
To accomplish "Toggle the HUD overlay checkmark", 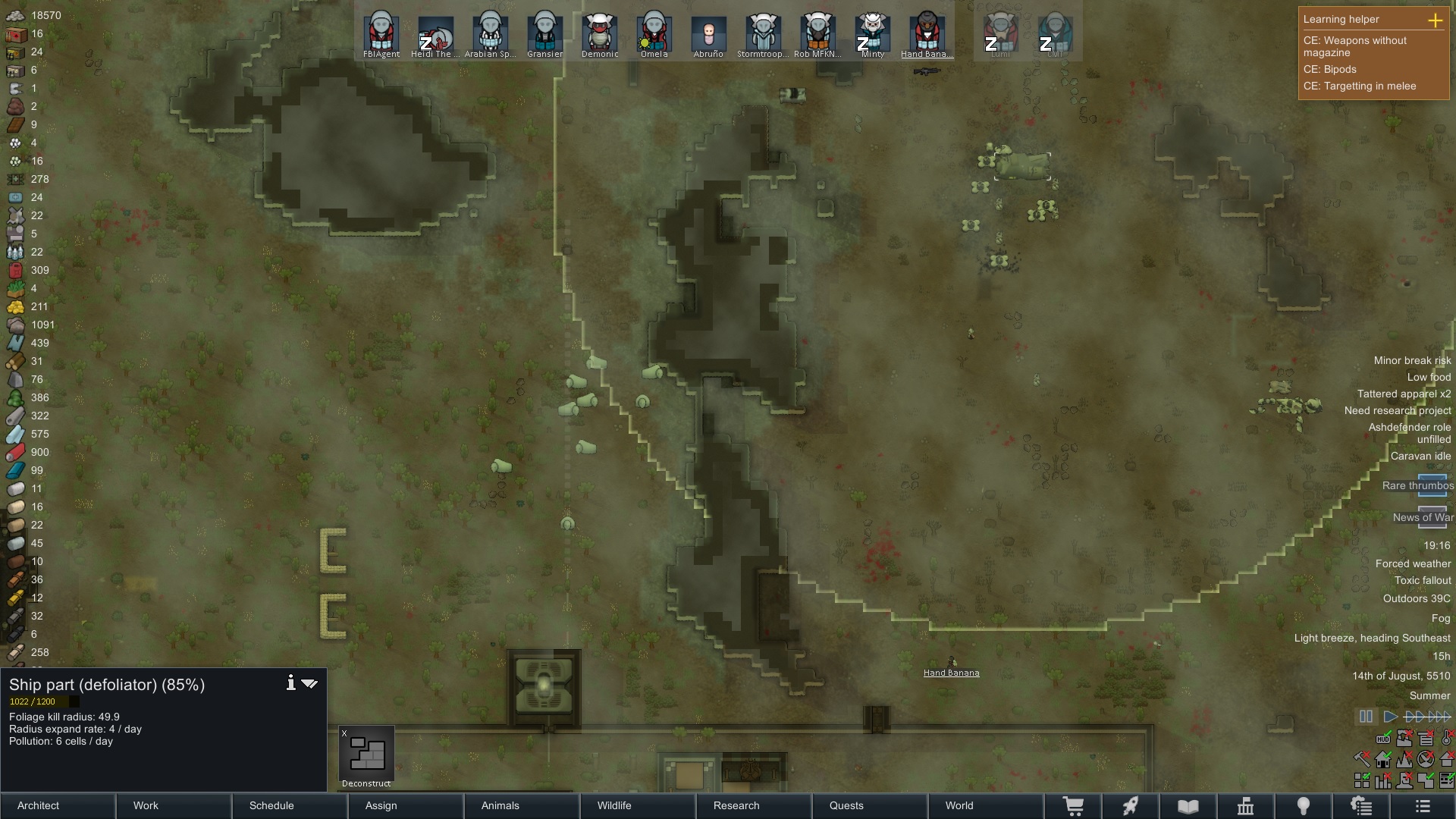I will tap(1383, 739).
